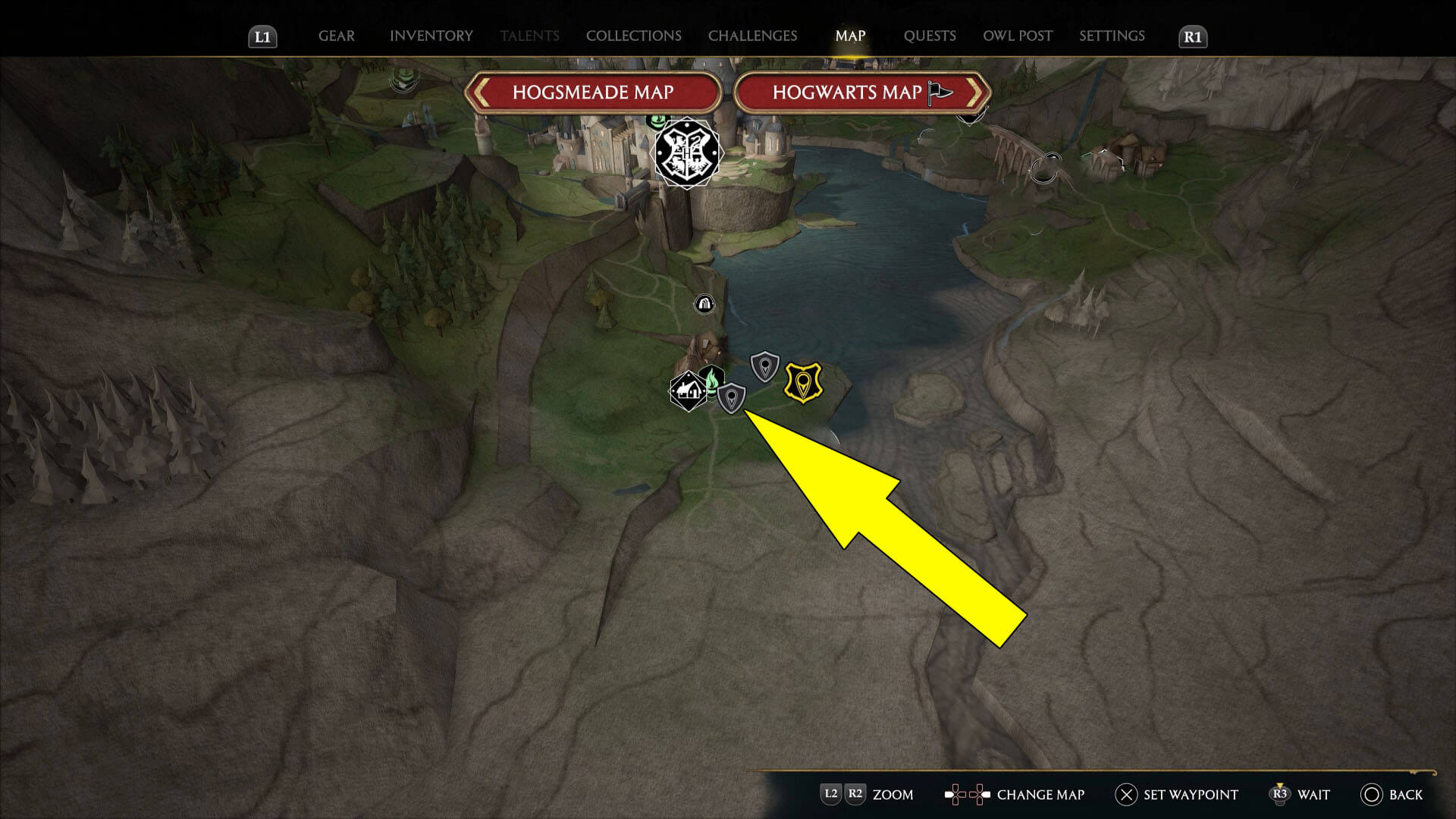Click the Hogwarts crest icon near the castle
This screenshot has width=1456, height=819.
686,152
